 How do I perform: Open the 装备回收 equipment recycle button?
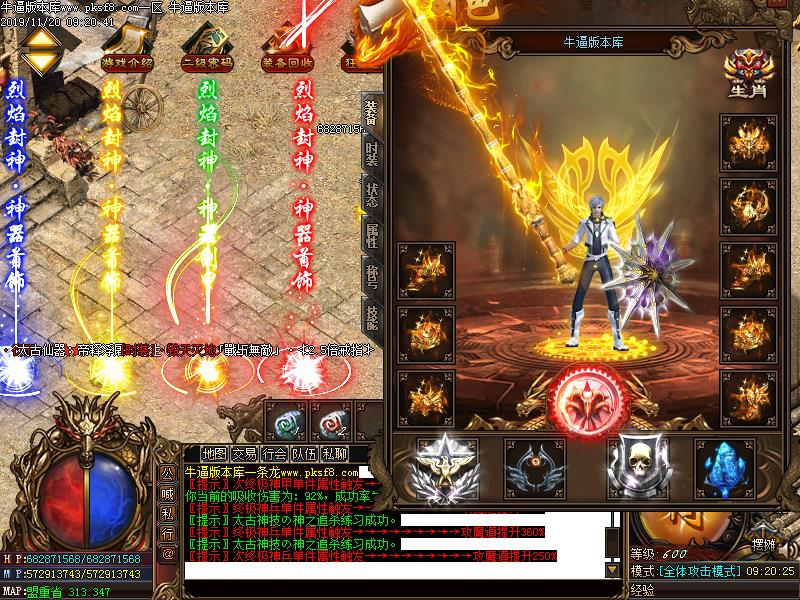point(285,62)
